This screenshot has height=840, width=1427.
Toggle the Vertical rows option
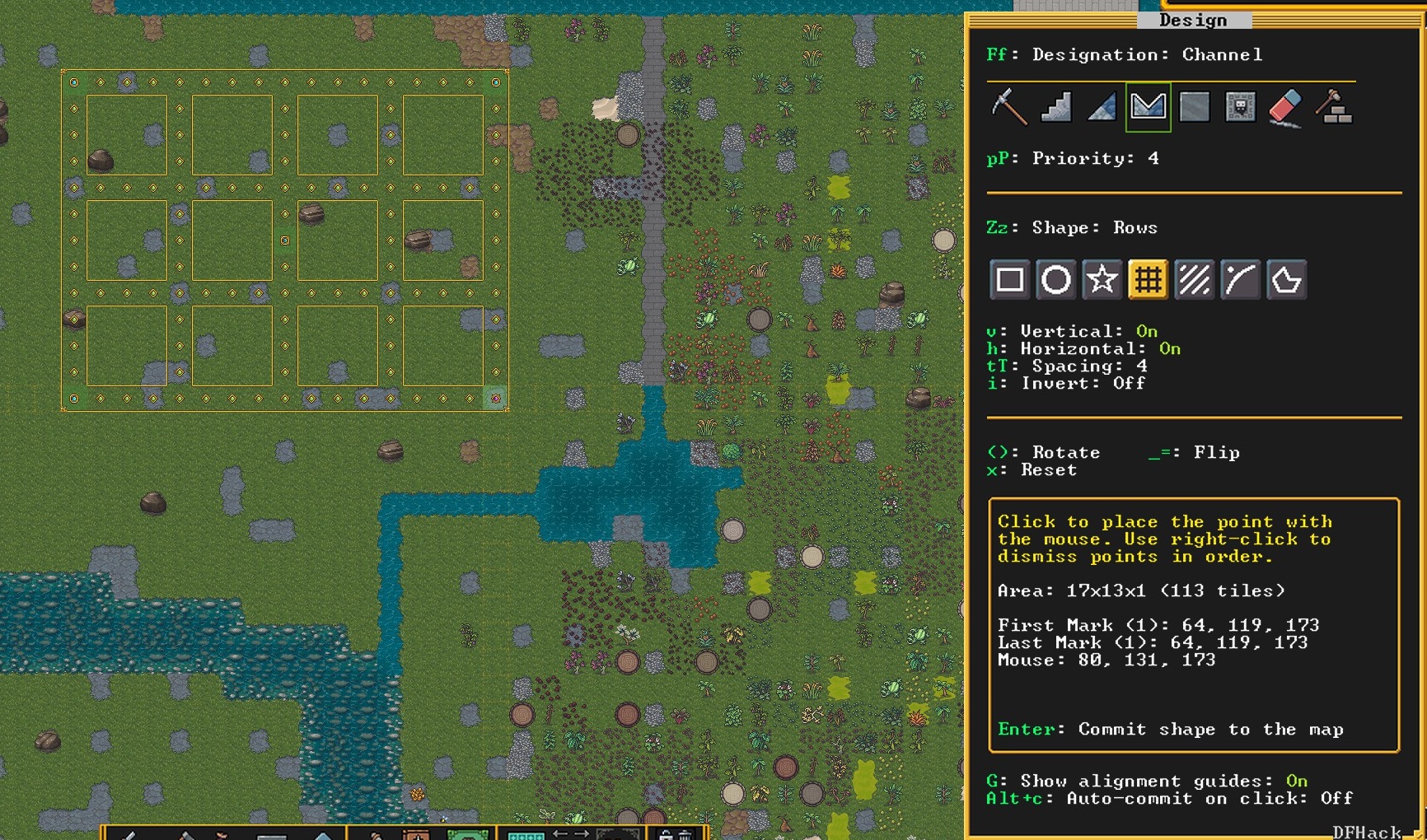click(x=1072, y=331)
